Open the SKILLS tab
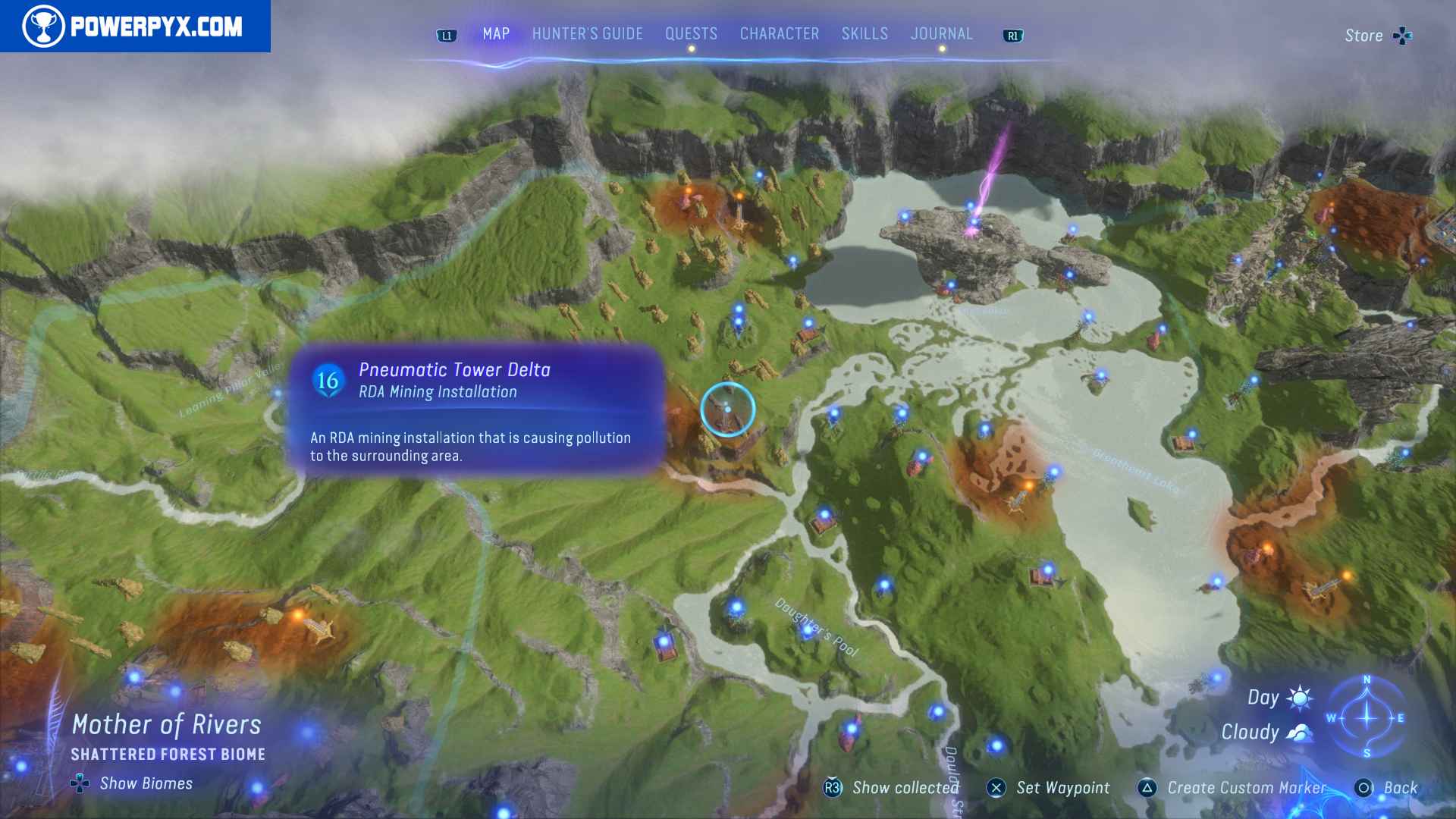 [x=864, y=33]
